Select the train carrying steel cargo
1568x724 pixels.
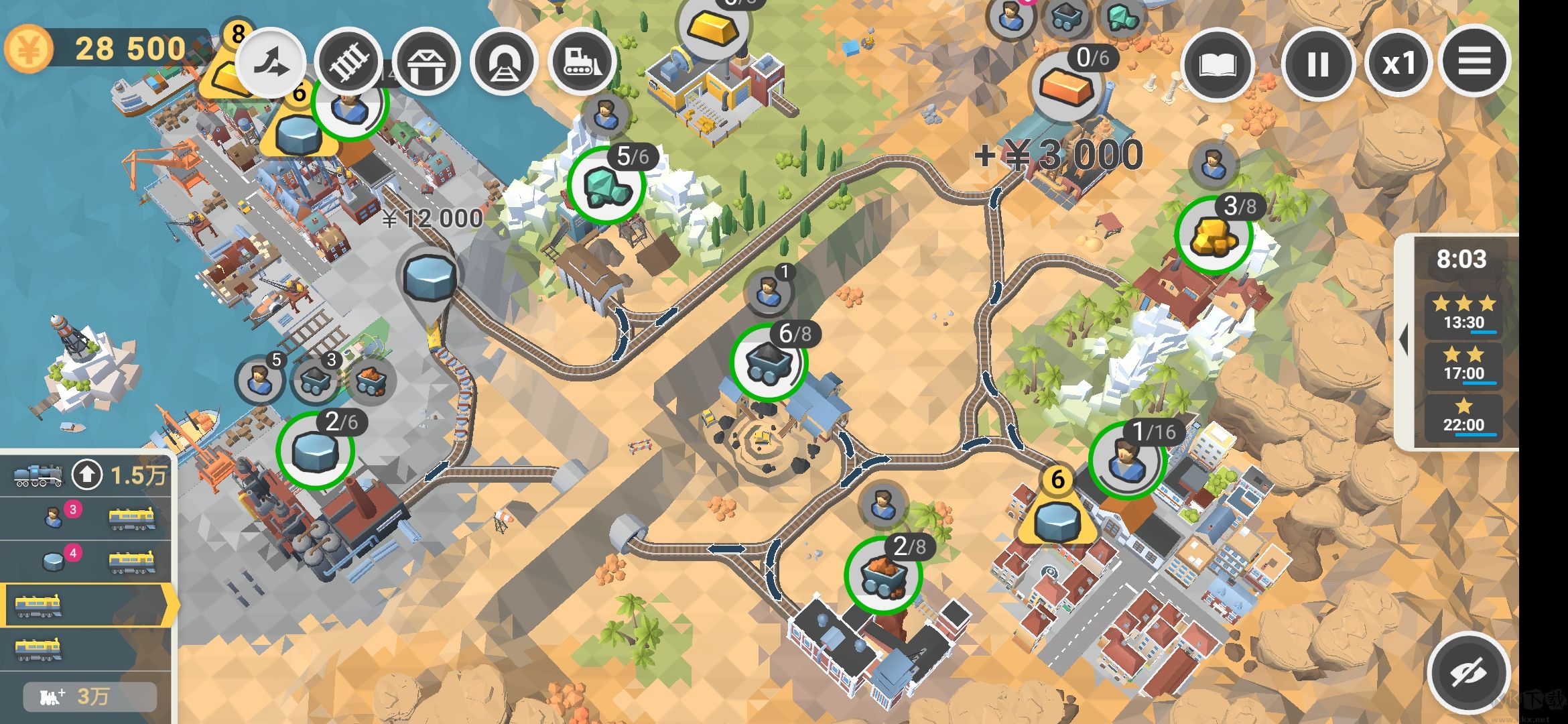click(87, 560)
